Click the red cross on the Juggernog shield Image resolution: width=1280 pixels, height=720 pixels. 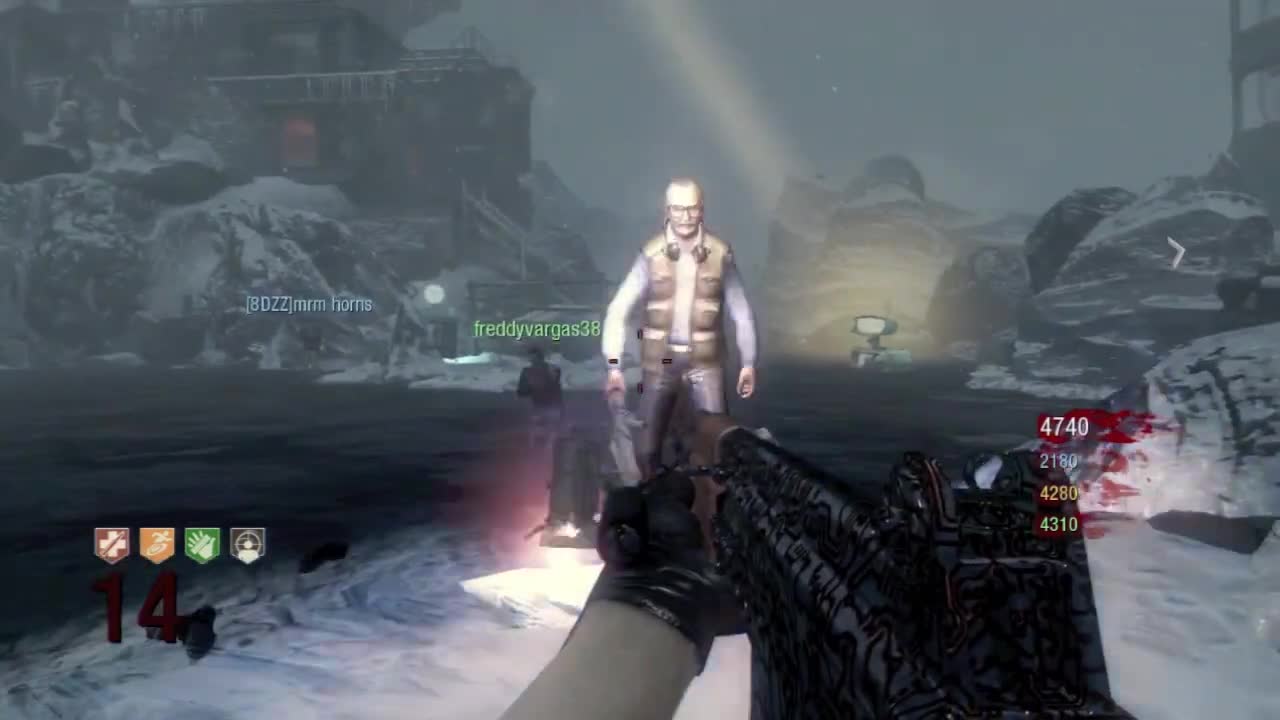tap(110, 543)
